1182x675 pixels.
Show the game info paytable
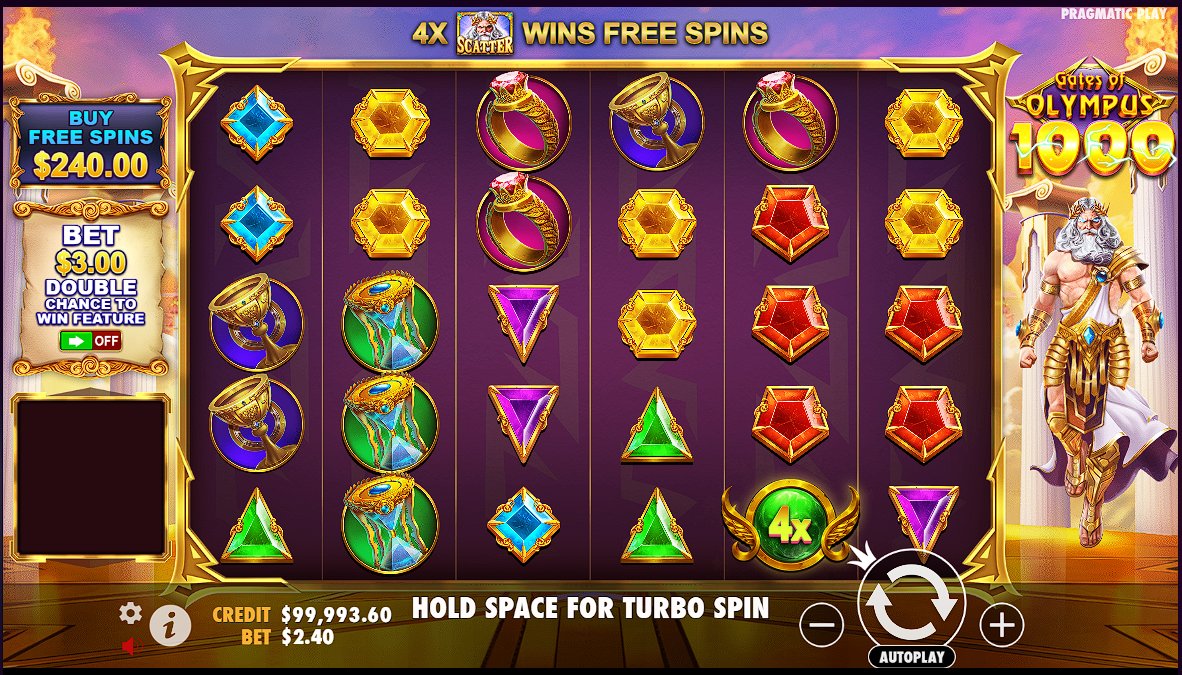tap(170, 626)
